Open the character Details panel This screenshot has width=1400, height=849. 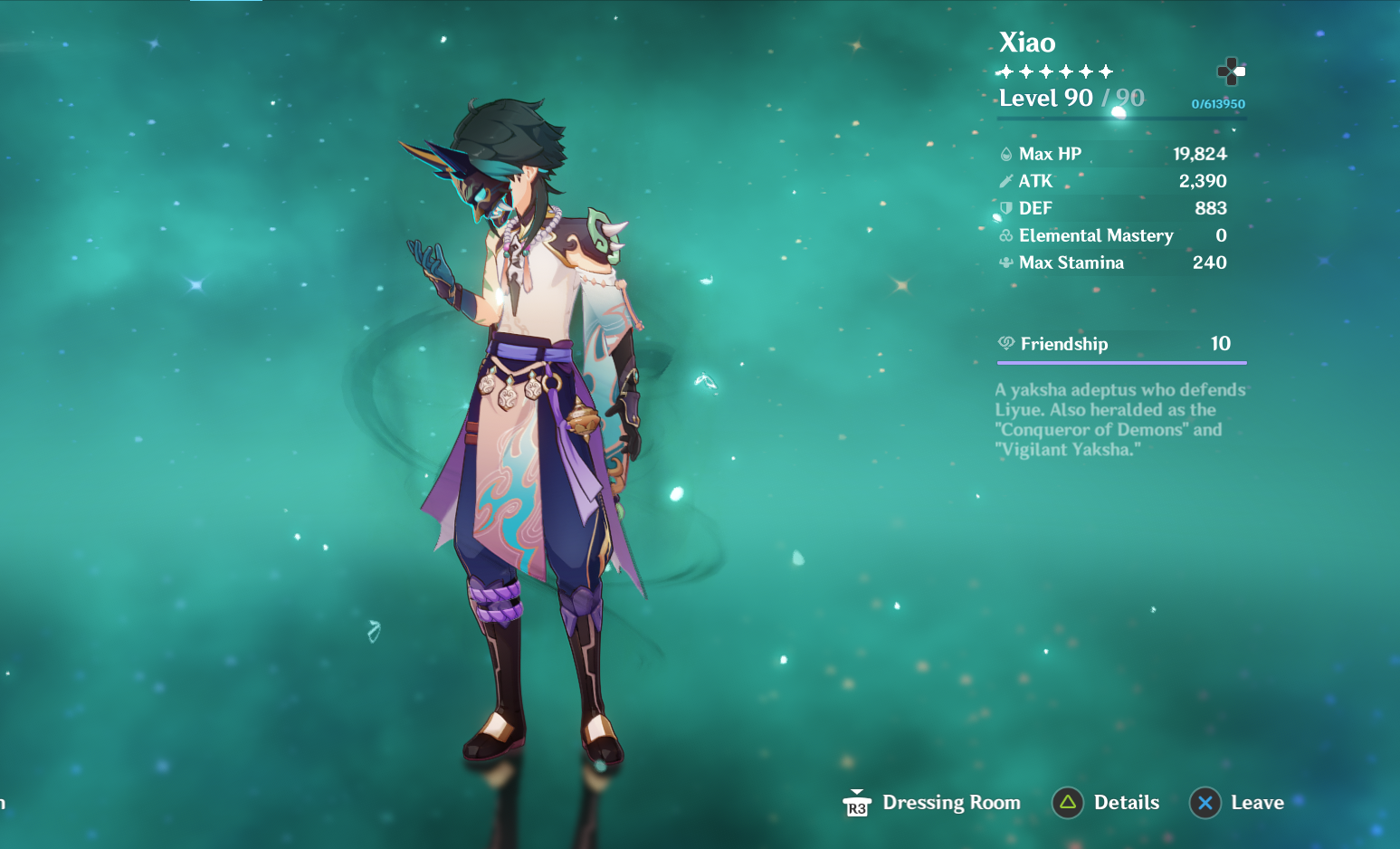click(1127, 802)
